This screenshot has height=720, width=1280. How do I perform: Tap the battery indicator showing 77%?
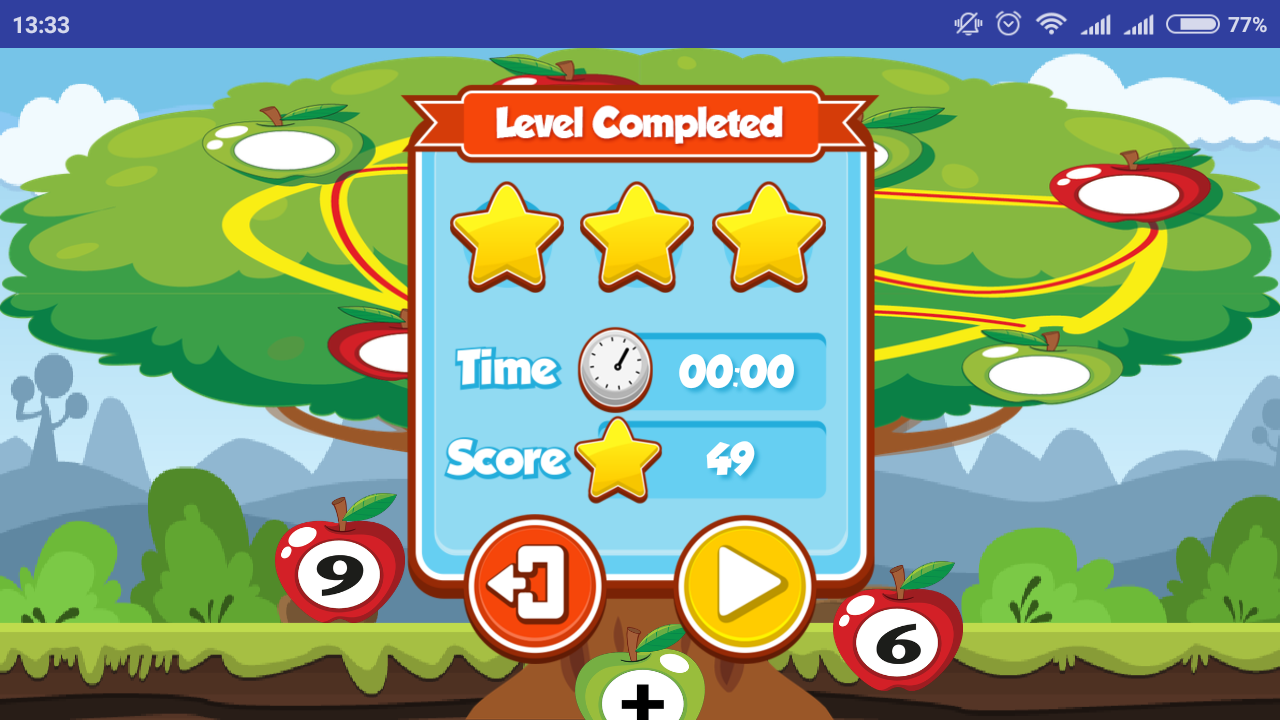[1194, 25]
